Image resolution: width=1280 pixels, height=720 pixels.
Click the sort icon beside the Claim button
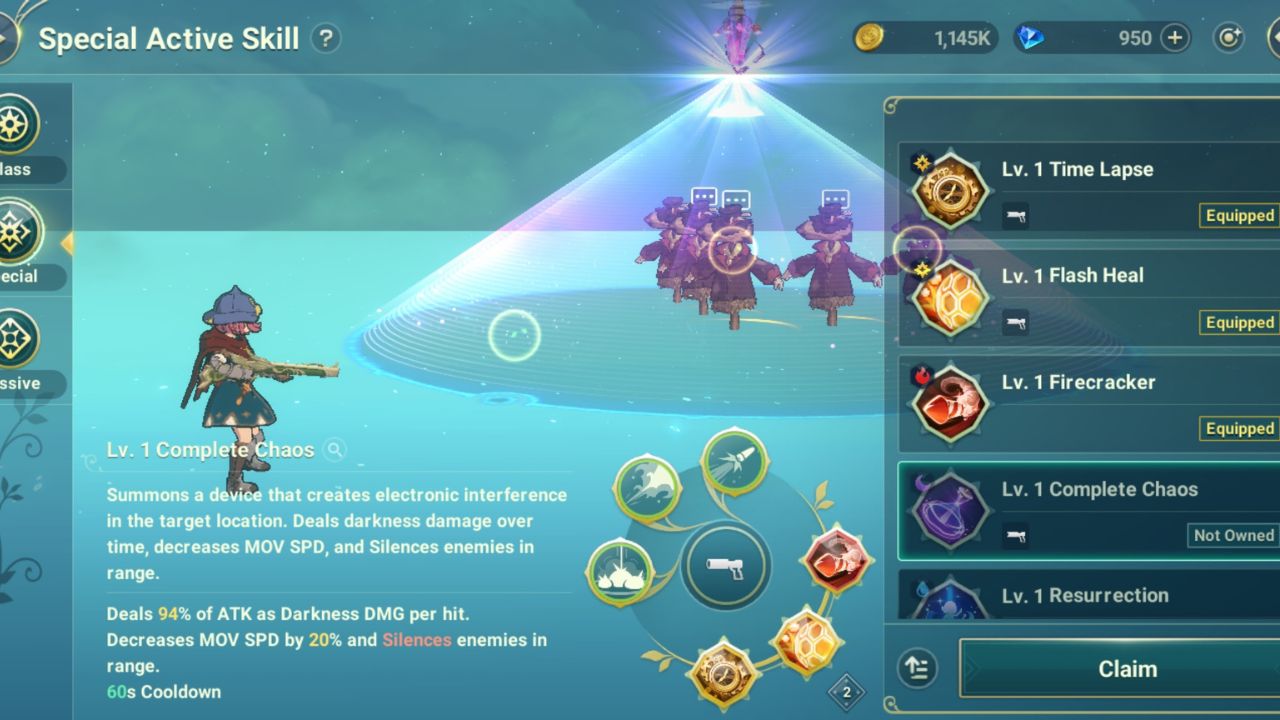click(916, 668)
